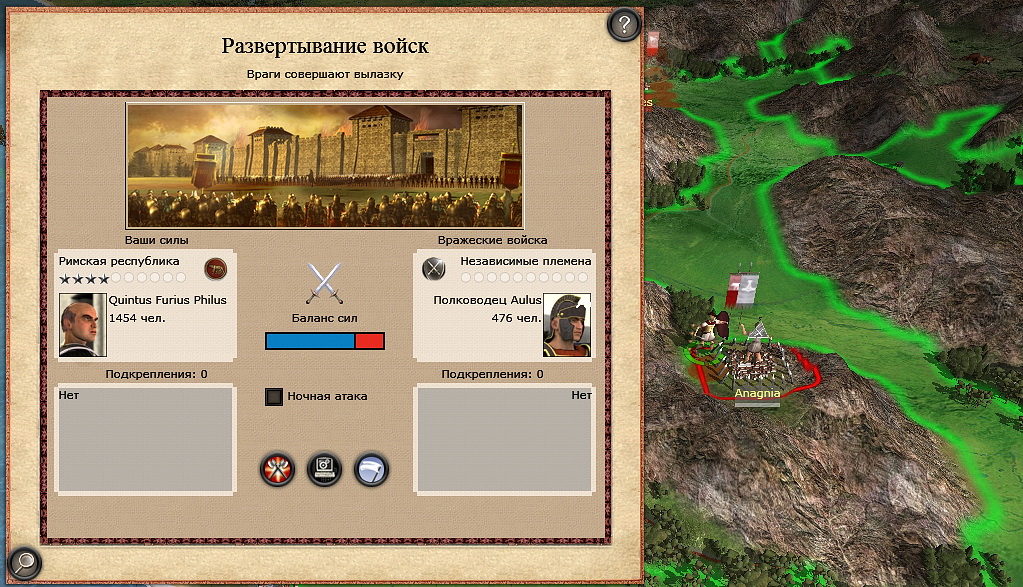Start the battle with crossed axes button
This screenshot has height=587, width=1023.
(x=277, y=468)
